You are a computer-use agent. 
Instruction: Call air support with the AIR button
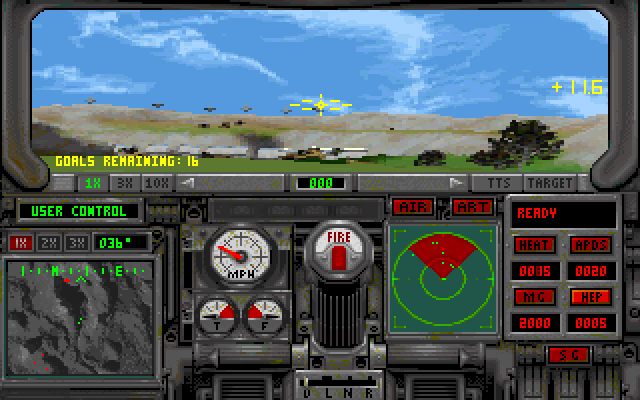pos(411,206)
